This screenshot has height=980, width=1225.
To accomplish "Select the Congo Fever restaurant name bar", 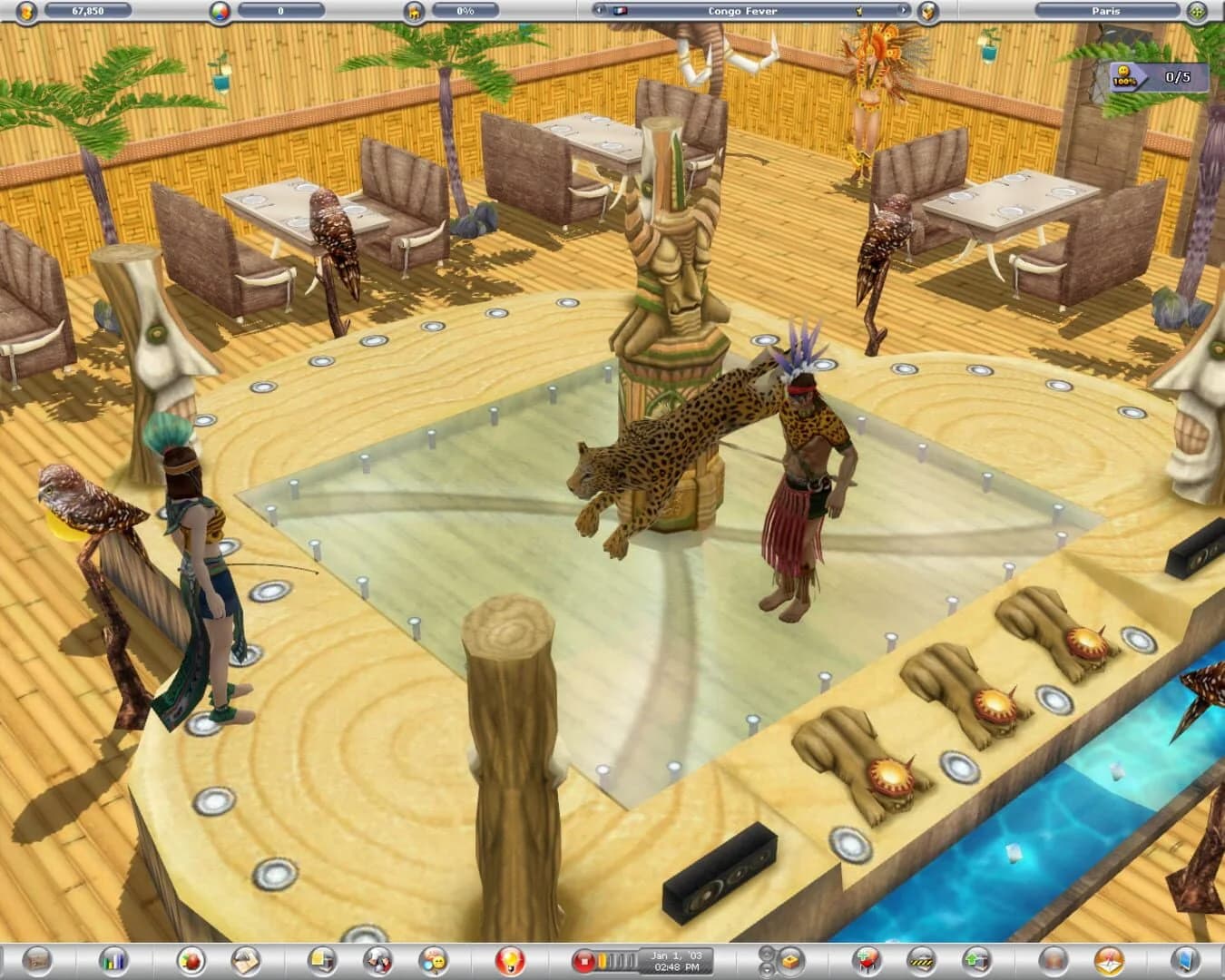I will (741, 11).
